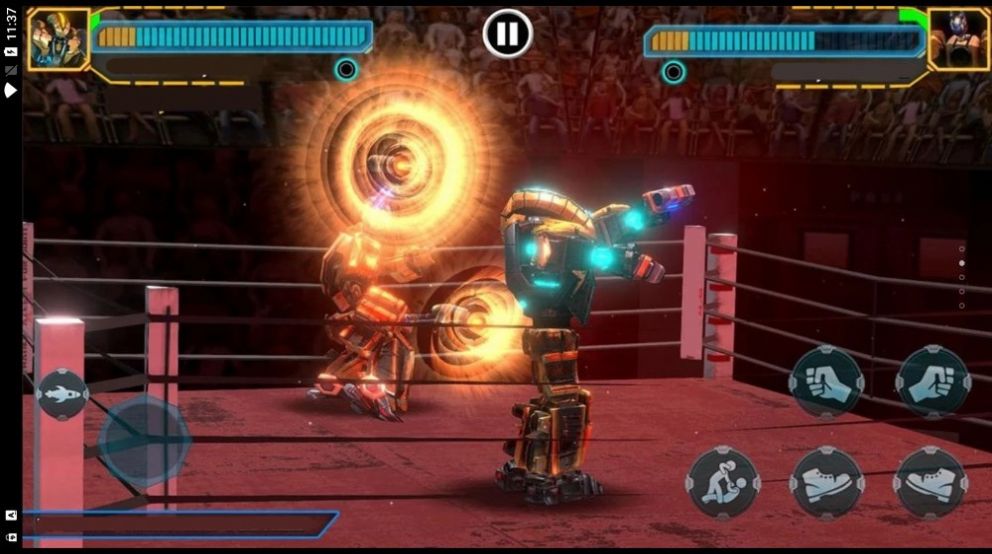Fire the rocket special attack button
The image size is (992, 554).
point(62,394)
